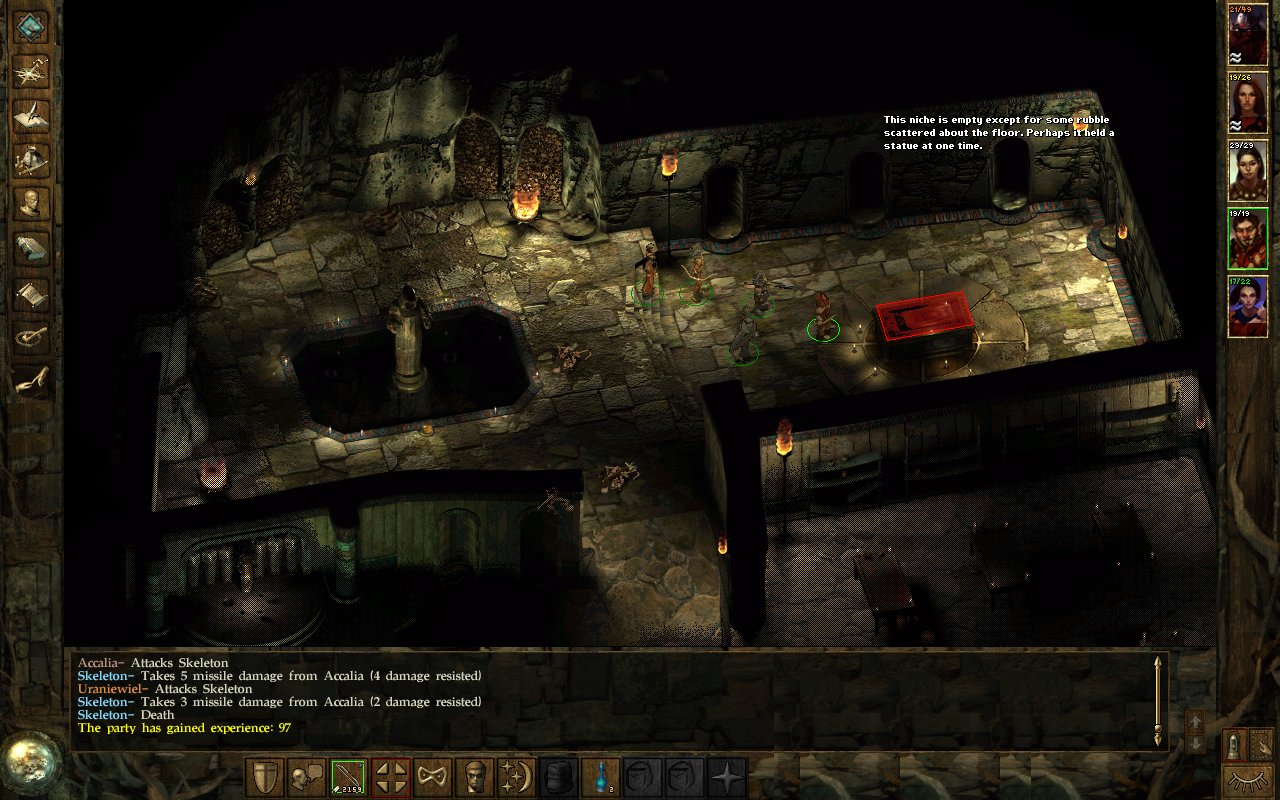Open the journal with quill icon
Screen dimensions: 1280x800
tap(32, 114)
